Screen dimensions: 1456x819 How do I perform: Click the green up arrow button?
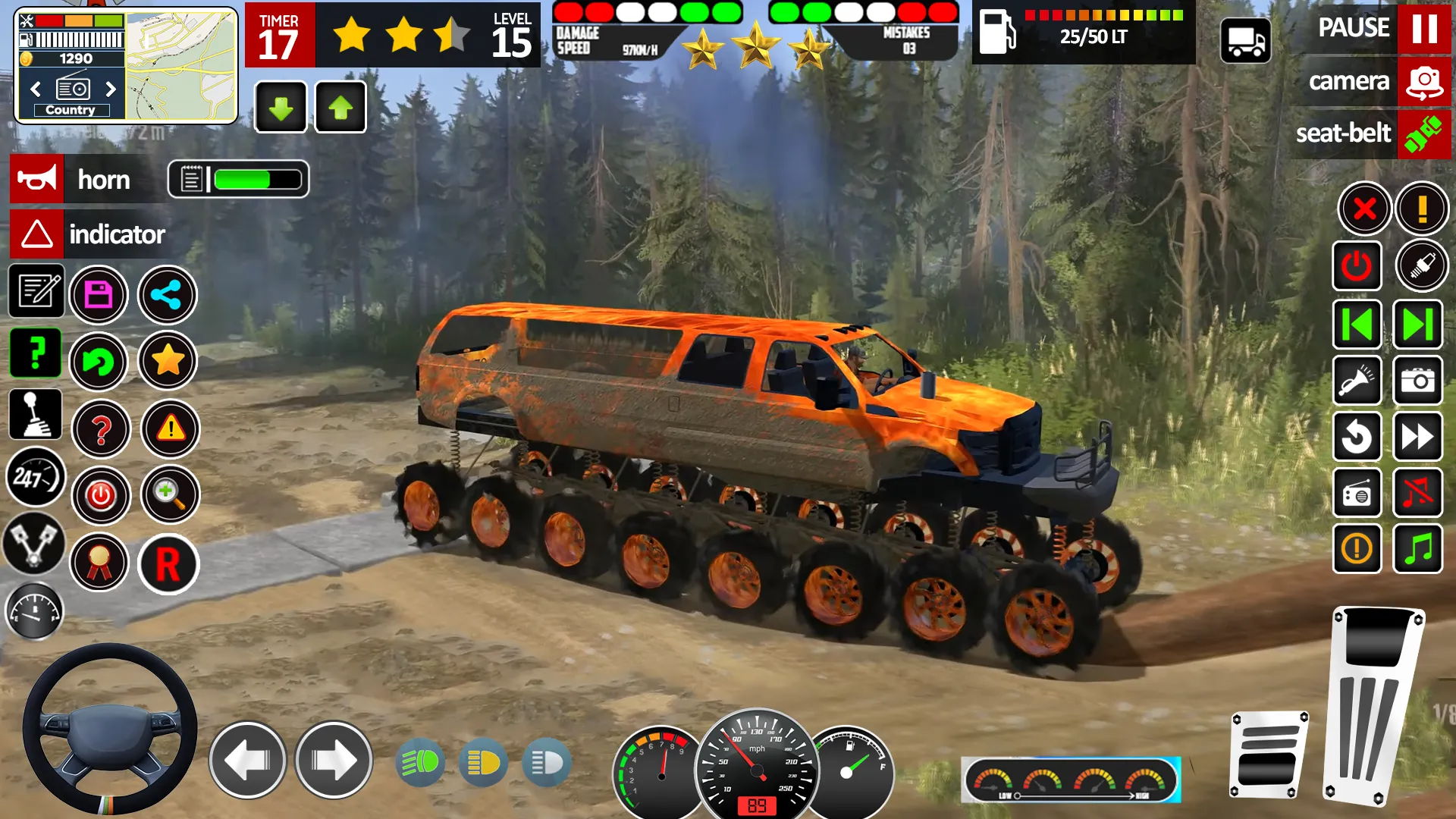(340, 108)
